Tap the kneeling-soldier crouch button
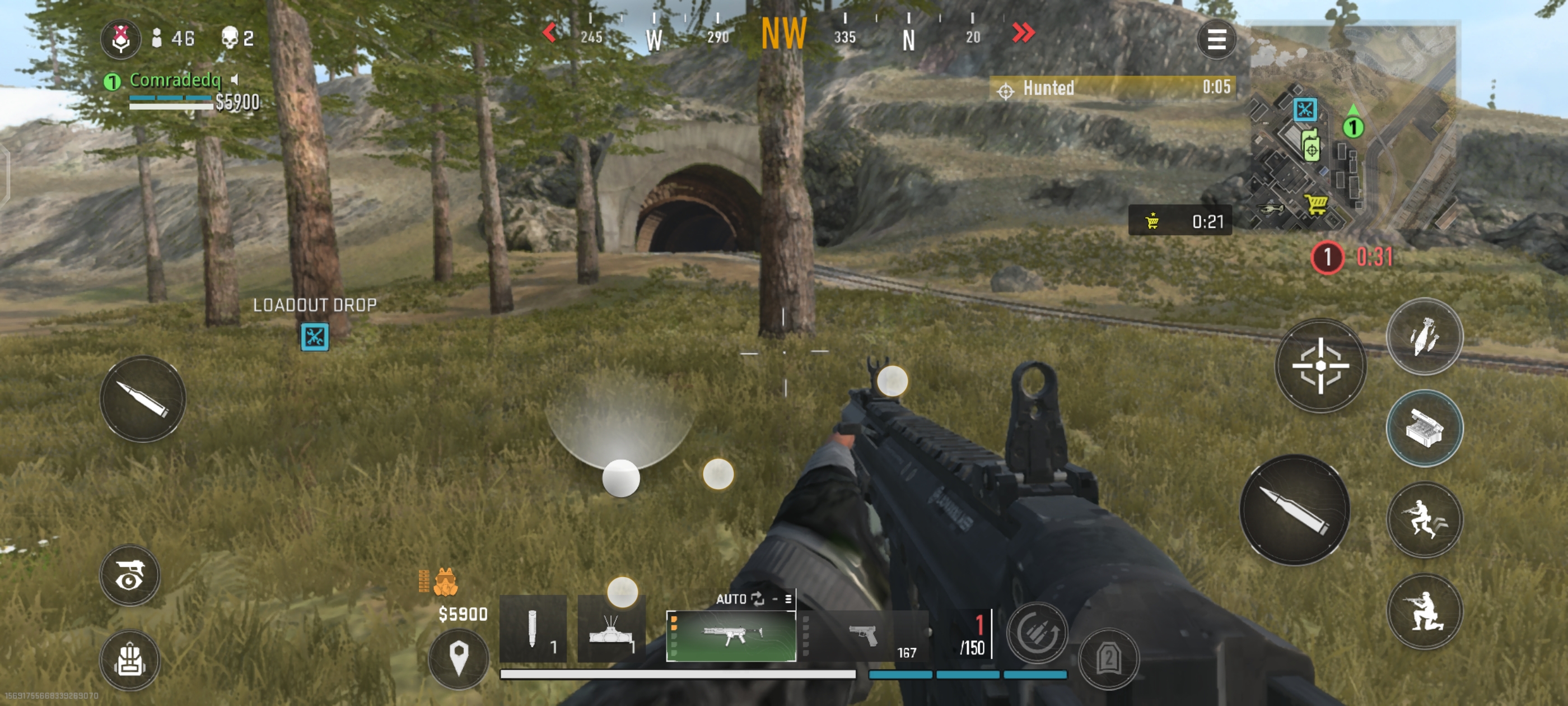The width and height of the screenshot is (1568, 706). 1424,611
